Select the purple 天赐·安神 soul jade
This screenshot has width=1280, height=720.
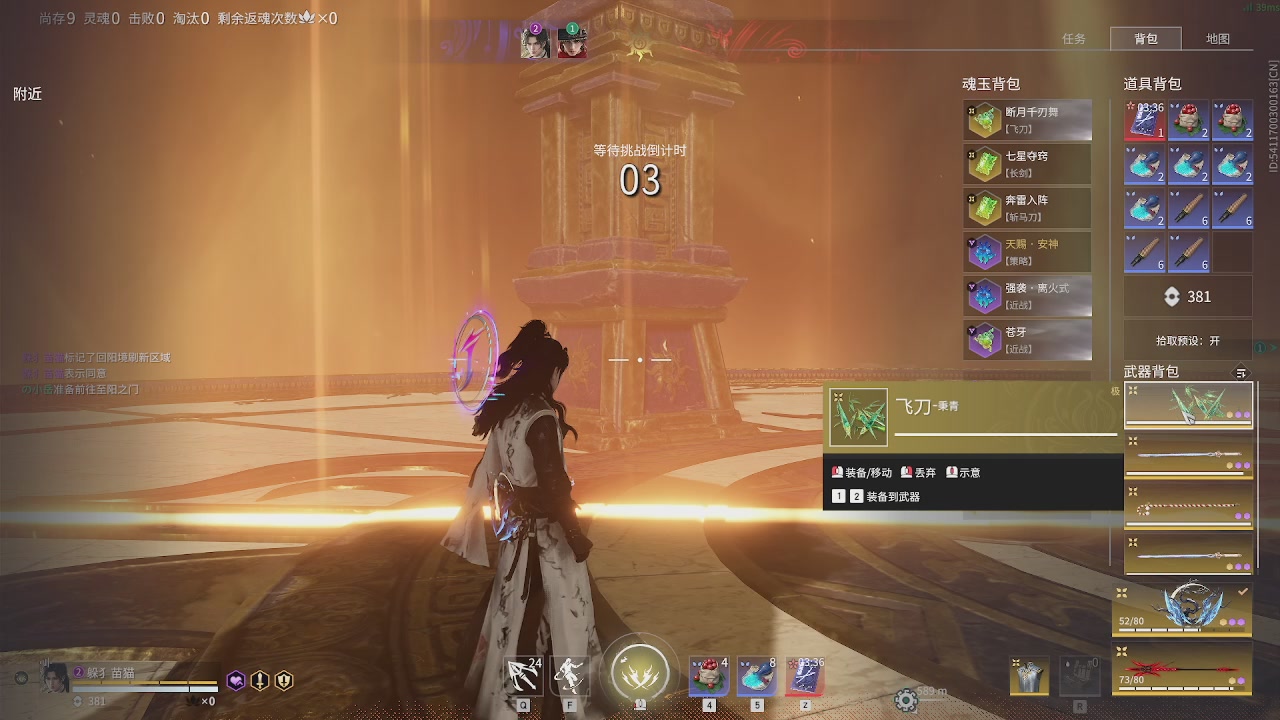coord(1027,252)
